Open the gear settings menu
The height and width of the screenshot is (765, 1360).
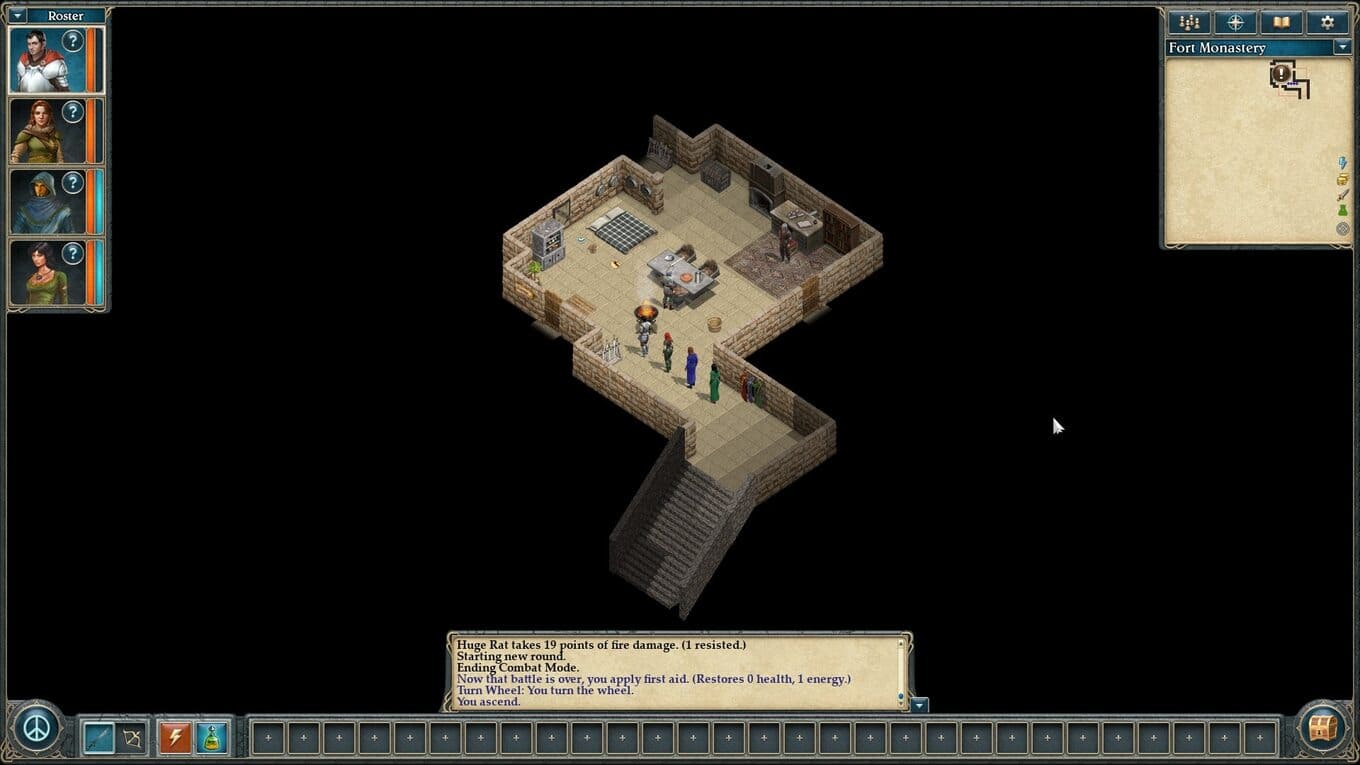[x=1327, y=22]
